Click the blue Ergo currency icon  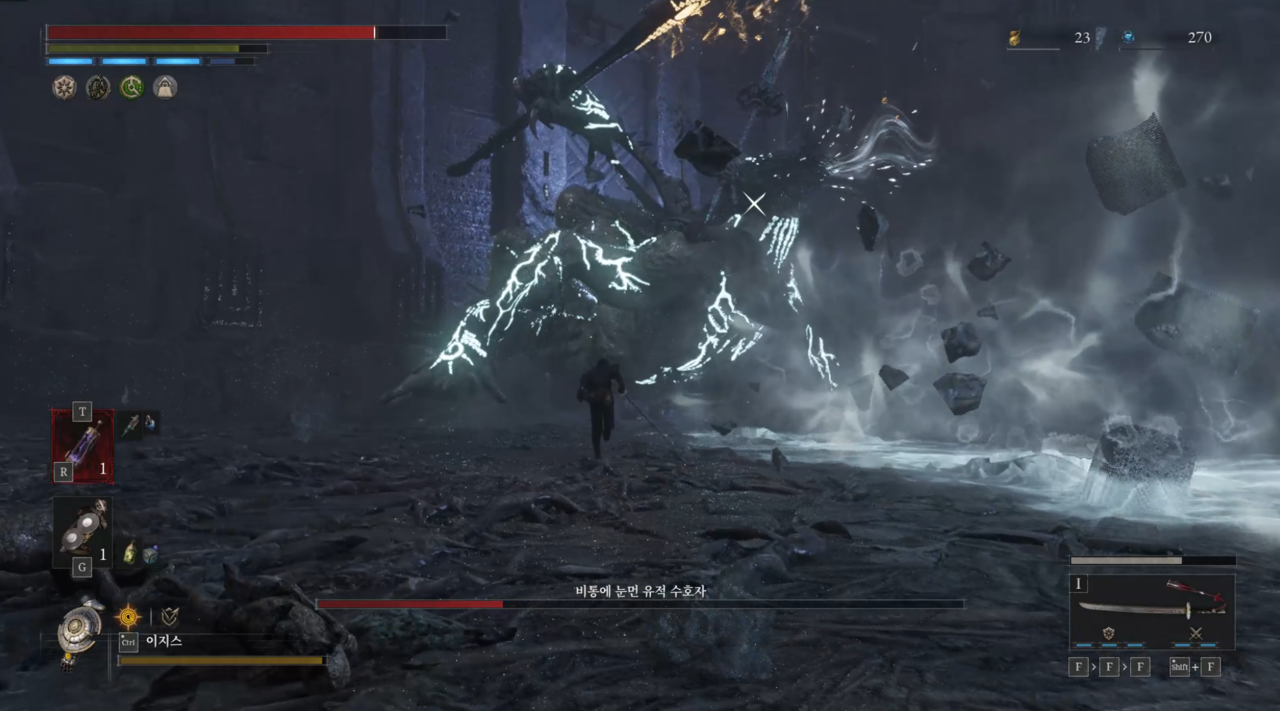coord(1128,38)
